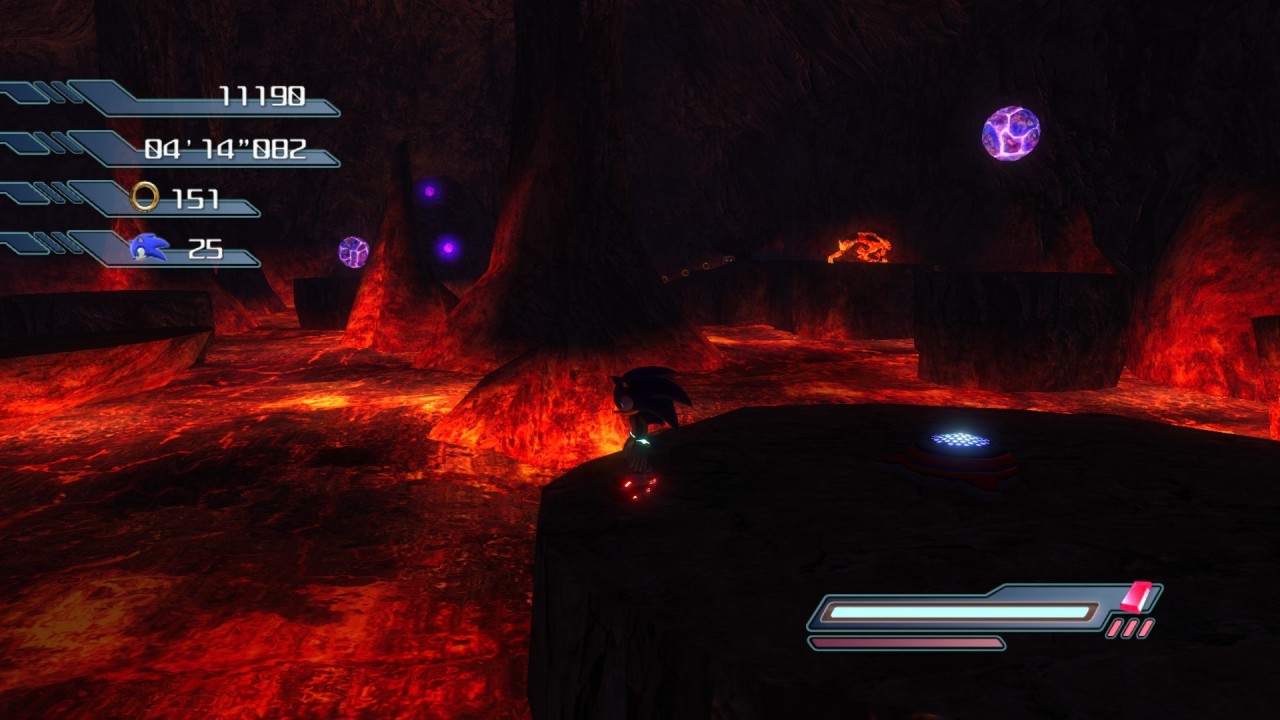Click the gold ring icon
Screen dimensions: 1280x720
click(x=145, y=197)
